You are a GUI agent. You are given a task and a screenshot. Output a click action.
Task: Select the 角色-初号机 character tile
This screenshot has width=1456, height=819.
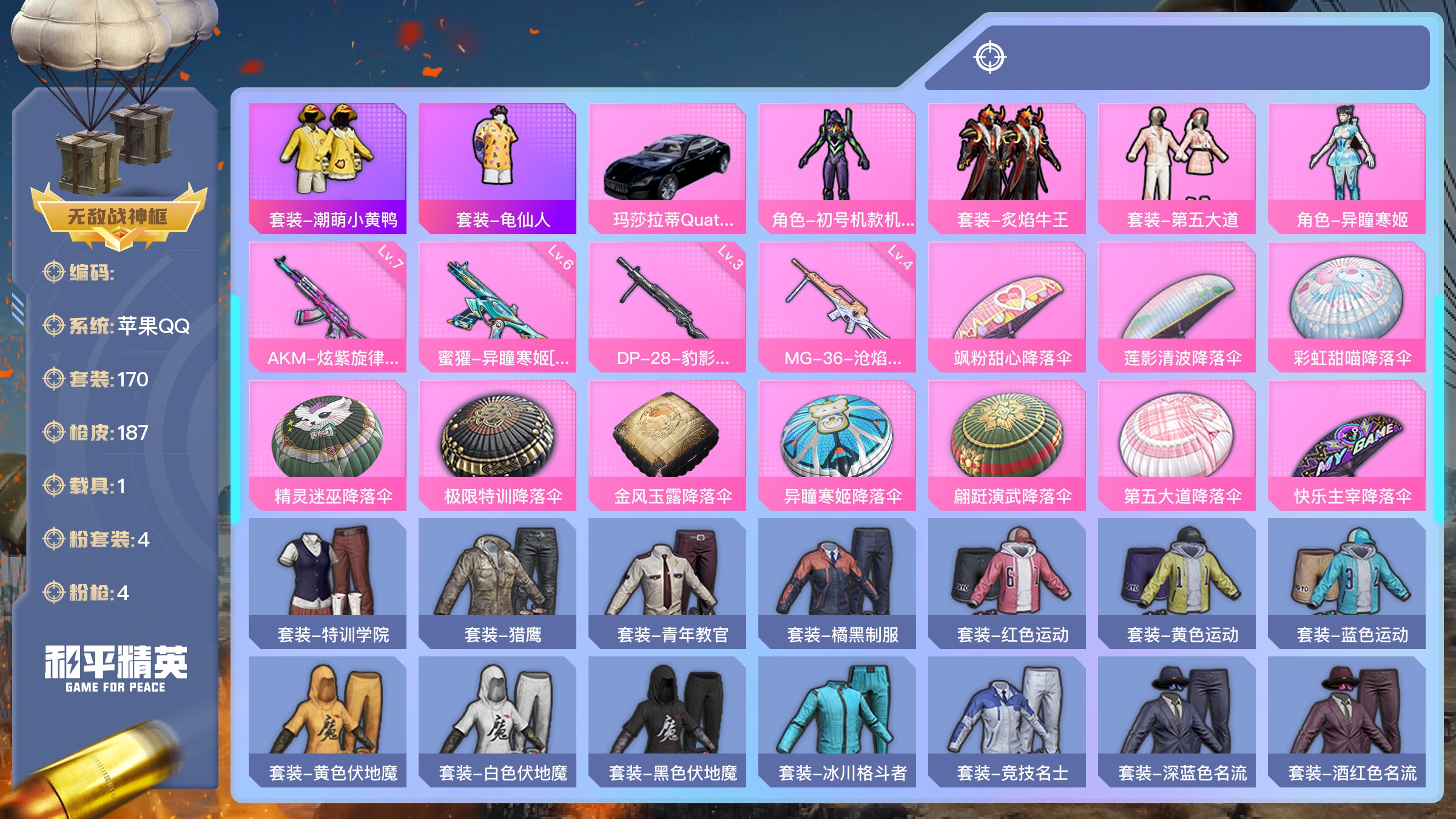click(837, 168)
